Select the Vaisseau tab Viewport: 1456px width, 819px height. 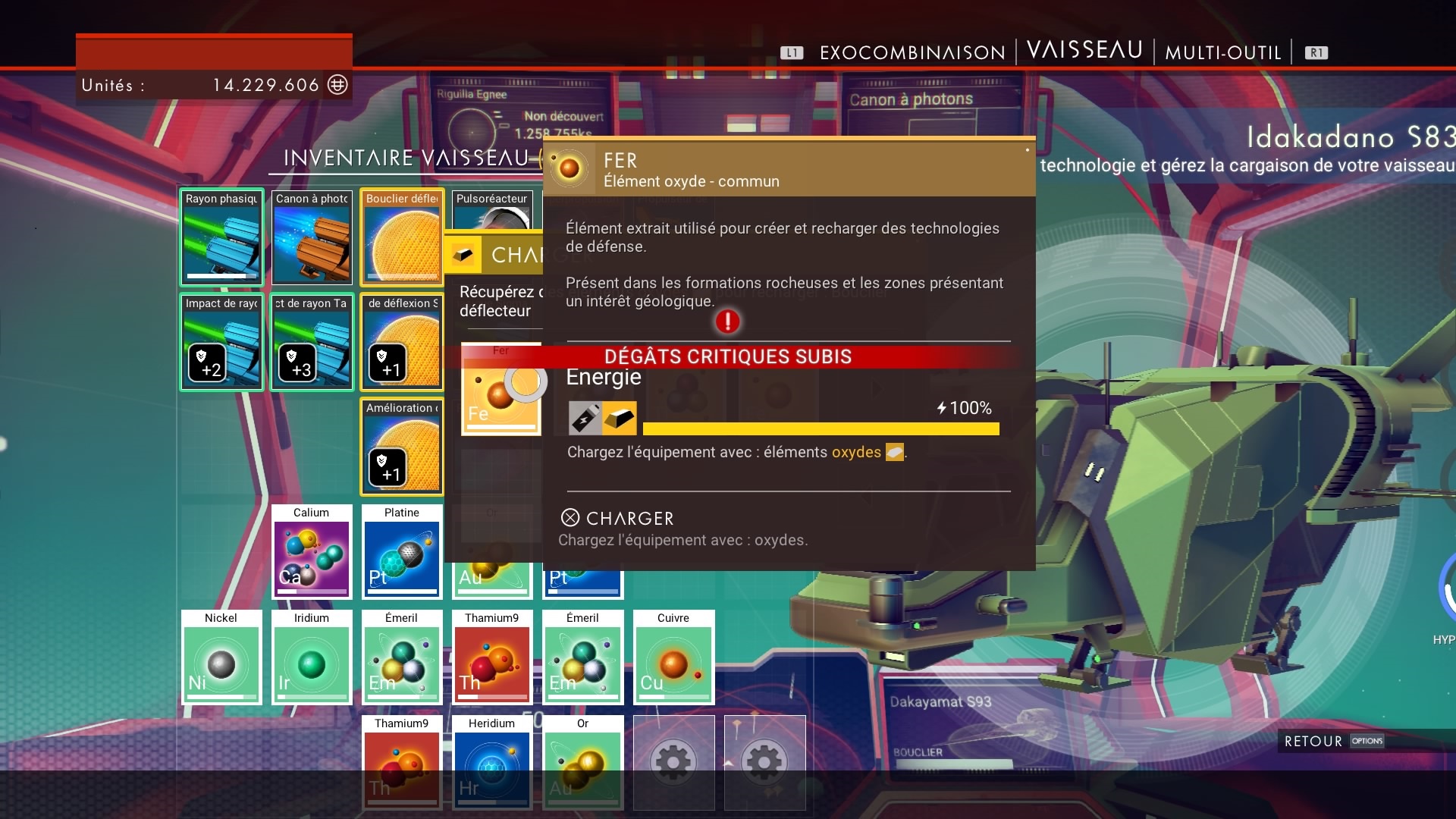click(x=1084, y=50)
